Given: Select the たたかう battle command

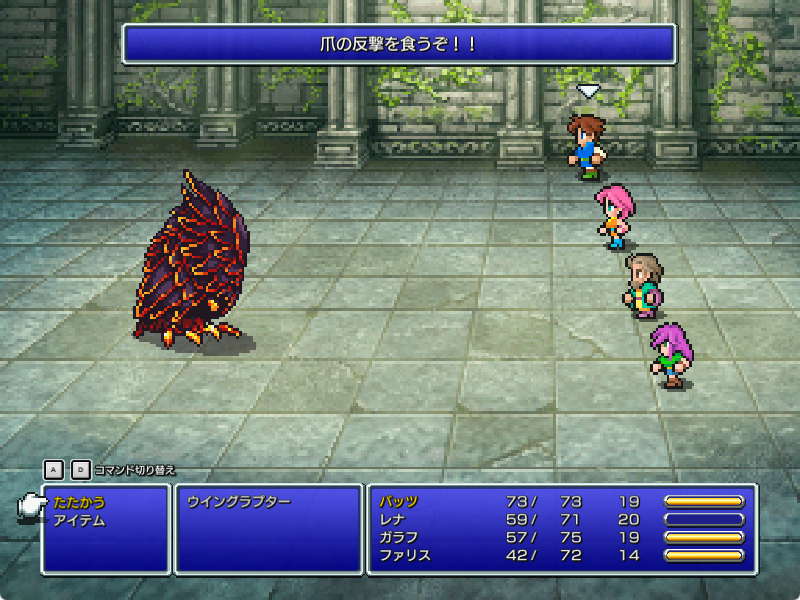Looking at the screenshot, I should tap(79, 502).
